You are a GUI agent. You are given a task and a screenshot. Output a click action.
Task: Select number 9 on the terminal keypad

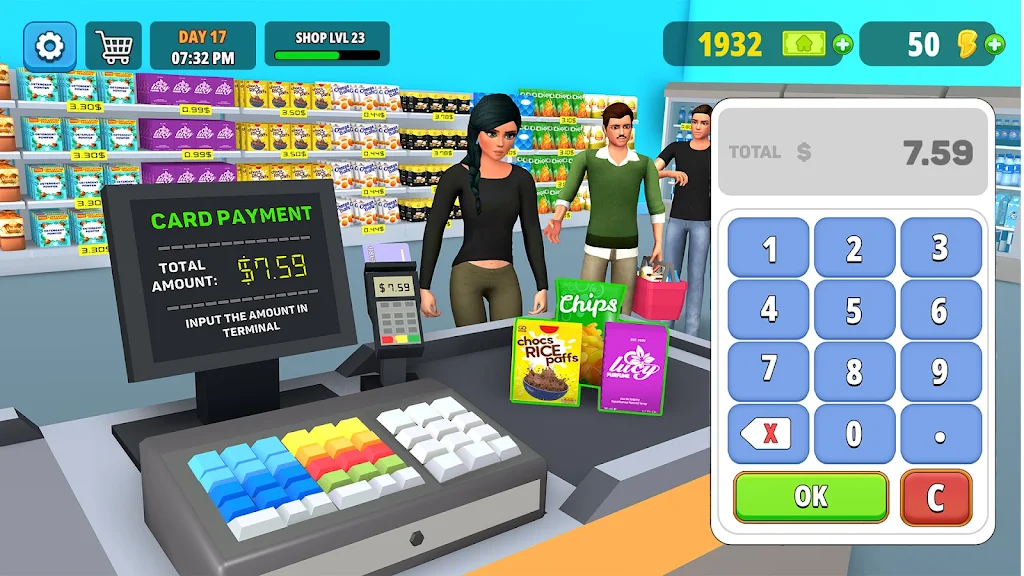click(940, 372)
